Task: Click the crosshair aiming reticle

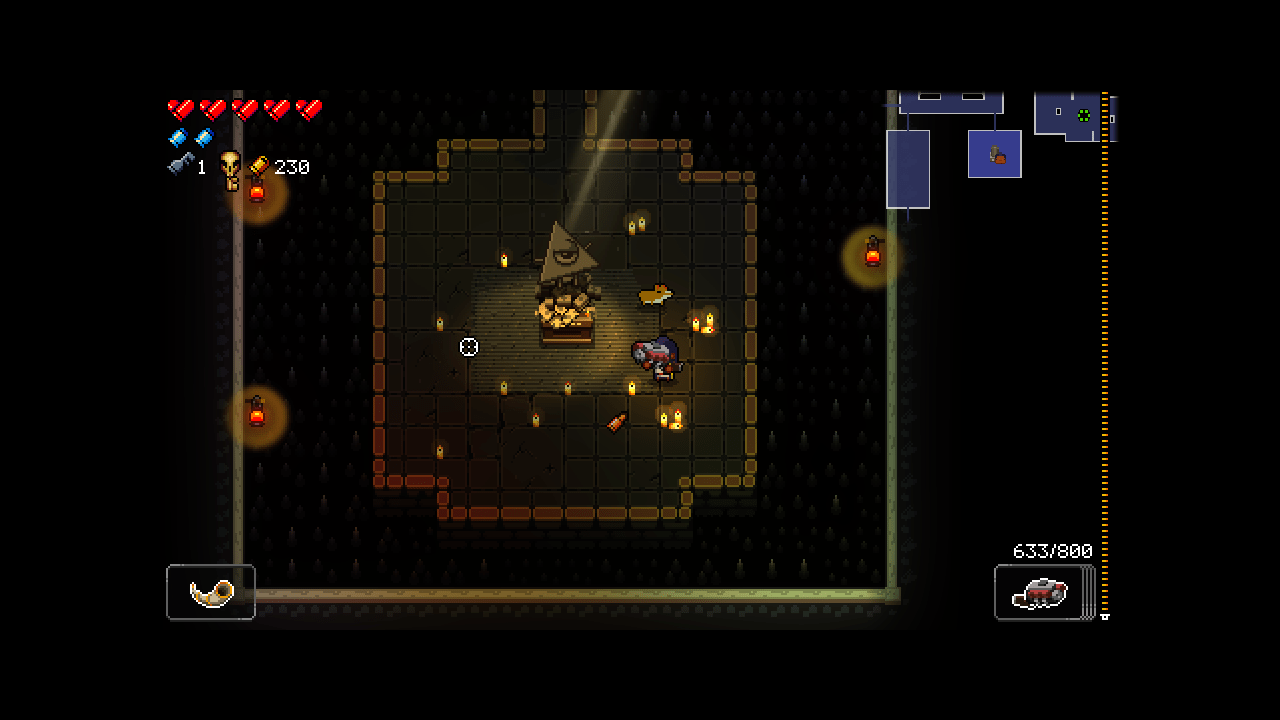Action: coord(469,347)
